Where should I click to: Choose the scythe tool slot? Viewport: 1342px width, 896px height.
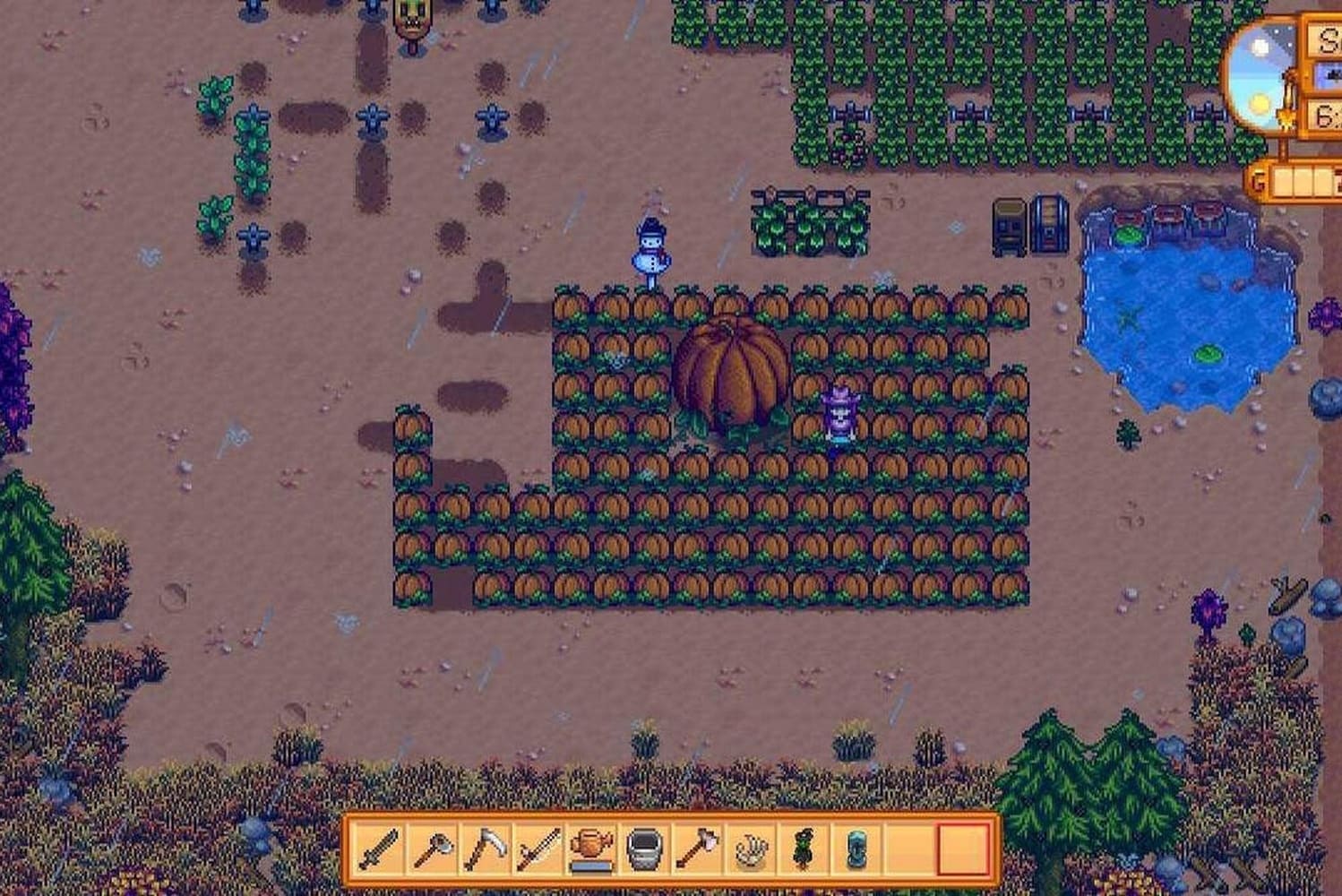coord(486,848)
